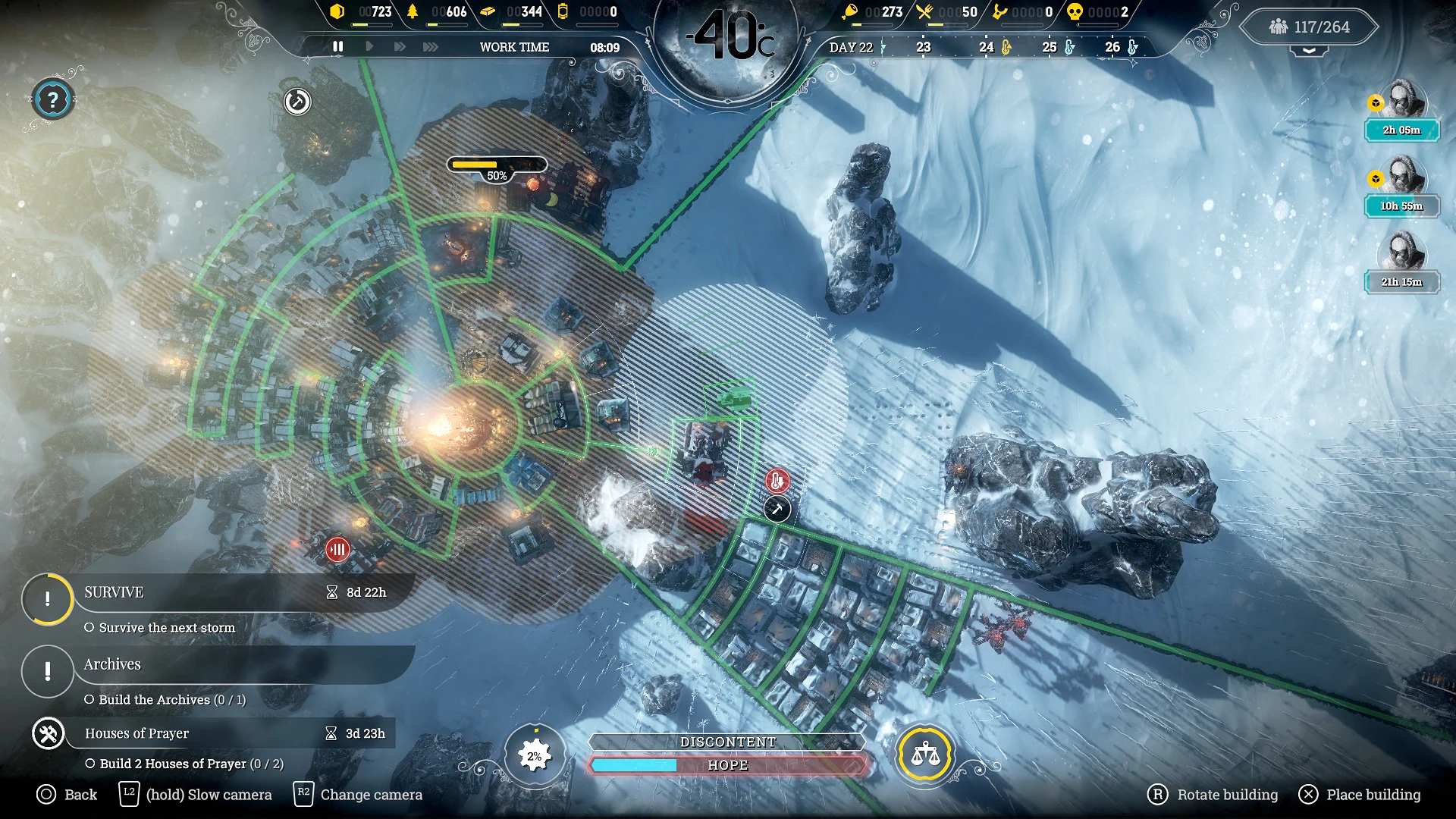Show the 117/264 population overview
Image resolution: width=1456 pixels, height=819 pixels.
point(1310,27)
